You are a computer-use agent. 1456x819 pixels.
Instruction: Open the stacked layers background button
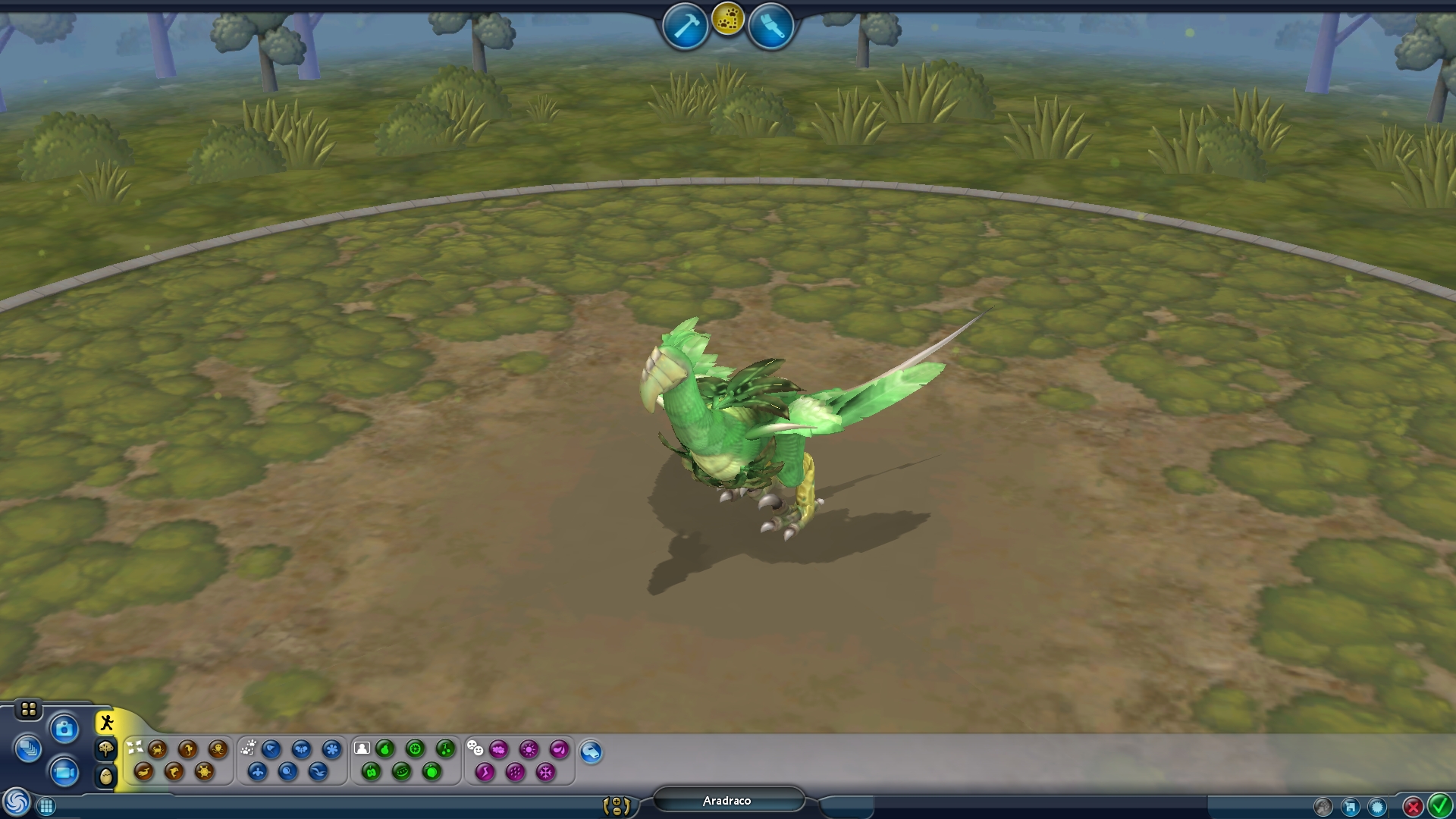coord(28,749)
